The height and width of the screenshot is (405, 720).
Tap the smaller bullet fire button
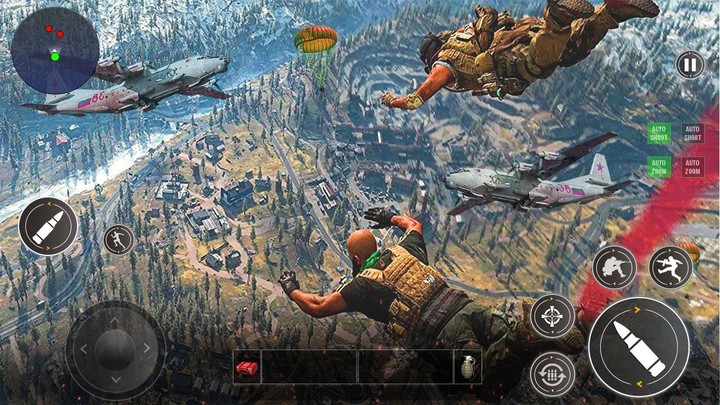point(47,226)
